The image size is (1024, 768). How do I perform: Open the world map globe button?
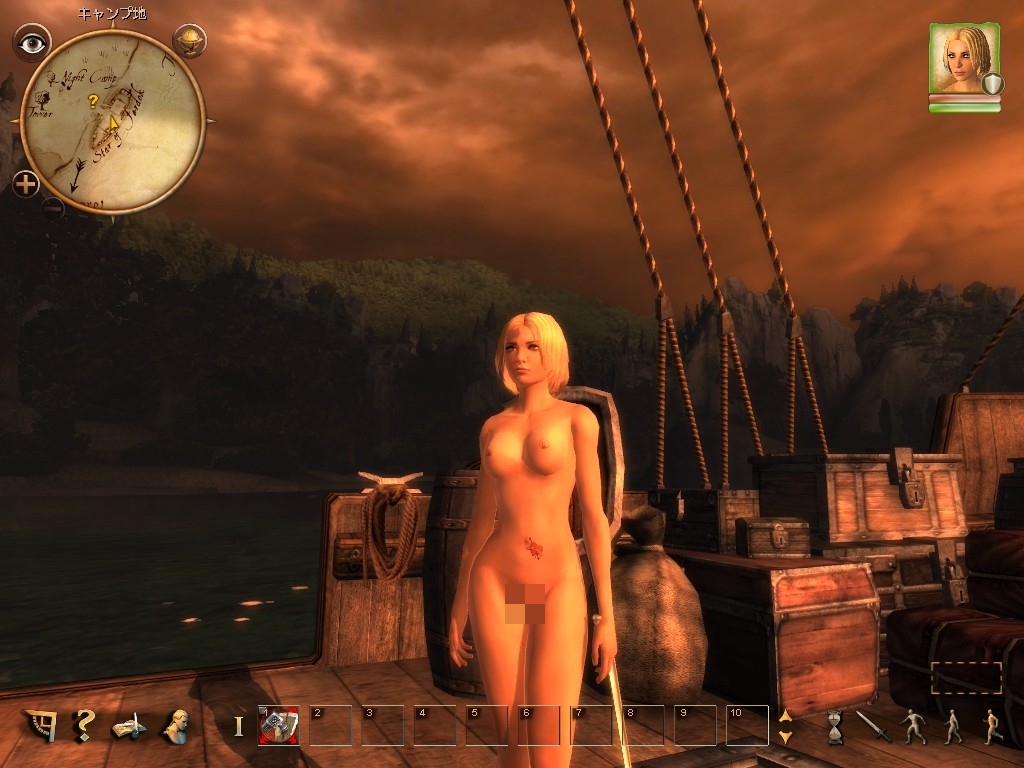click(x=188, y=40)
